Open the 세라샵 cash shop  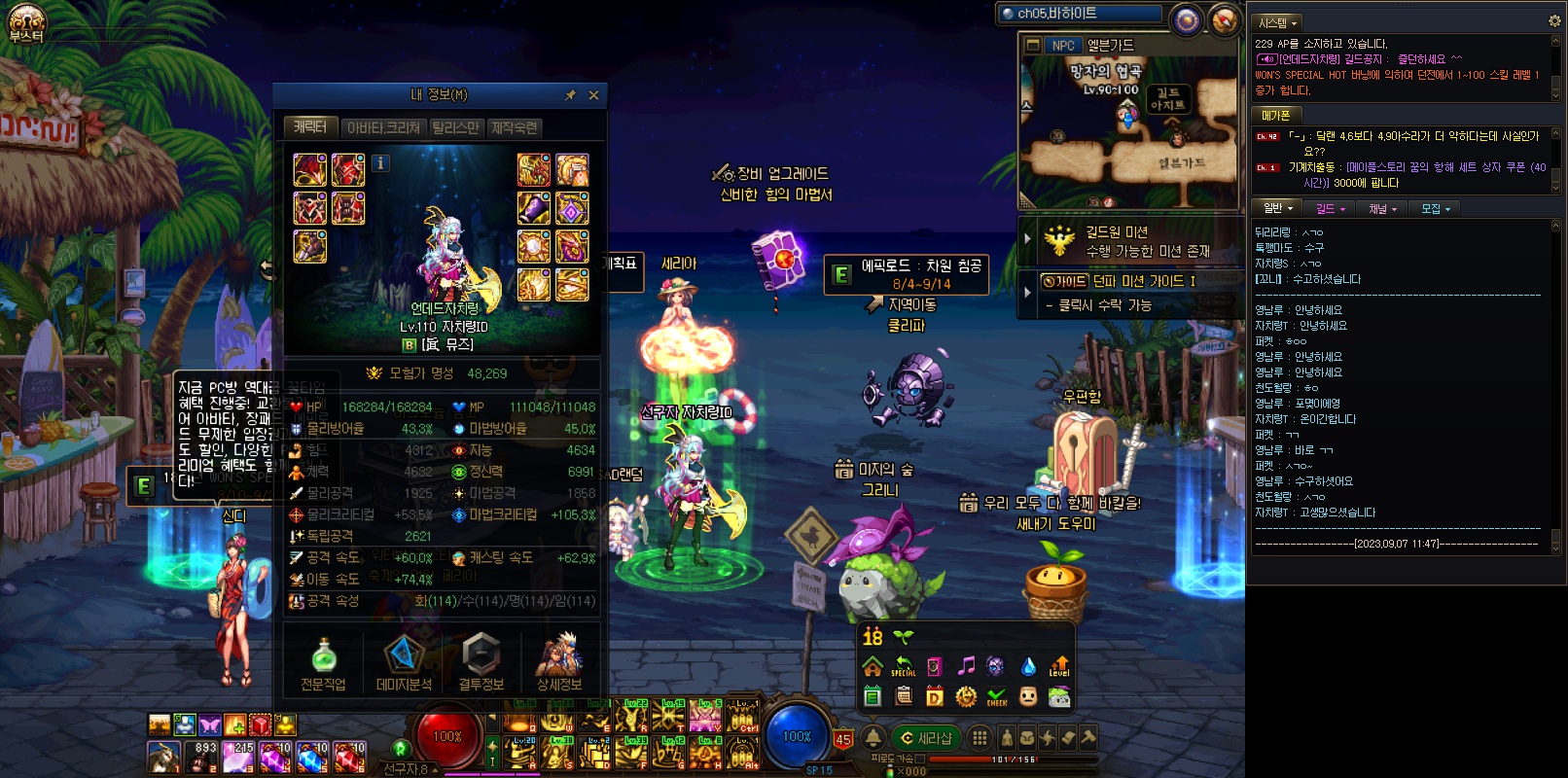click(926, 738)
